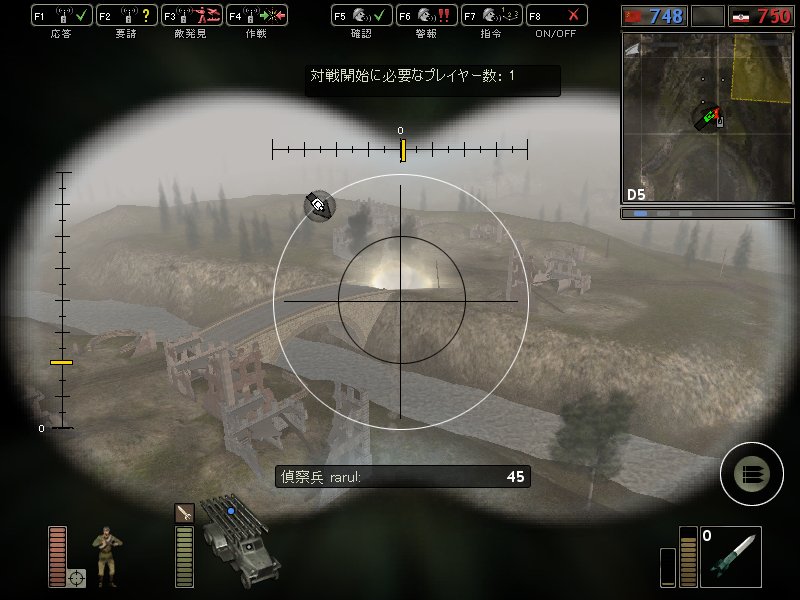Click the soldier status icon
This screenshot has height=600, width=800.
pyautogui.click(x=104, y=553)
